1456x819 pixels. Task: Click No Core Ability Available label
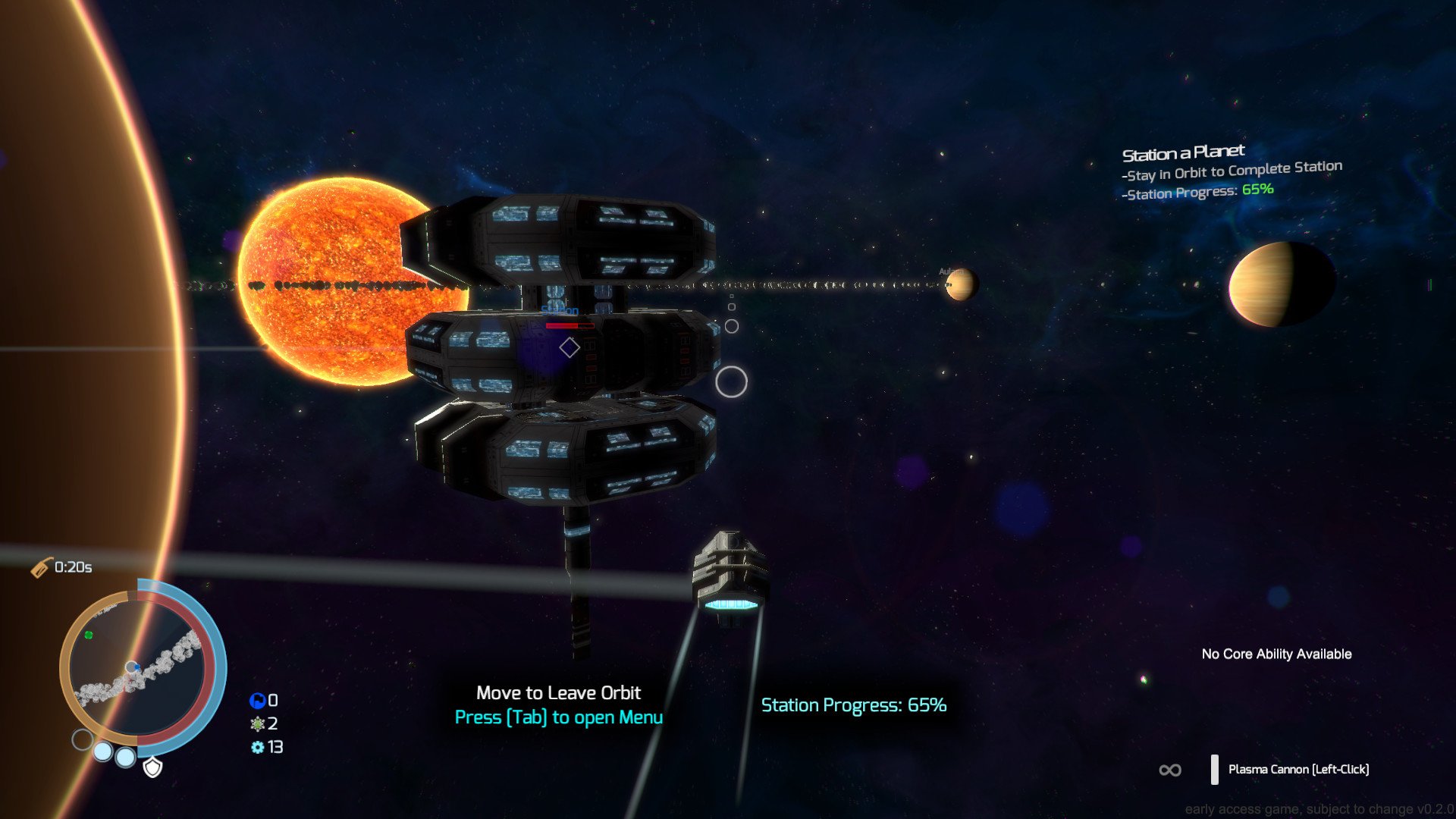(1276, 653)
